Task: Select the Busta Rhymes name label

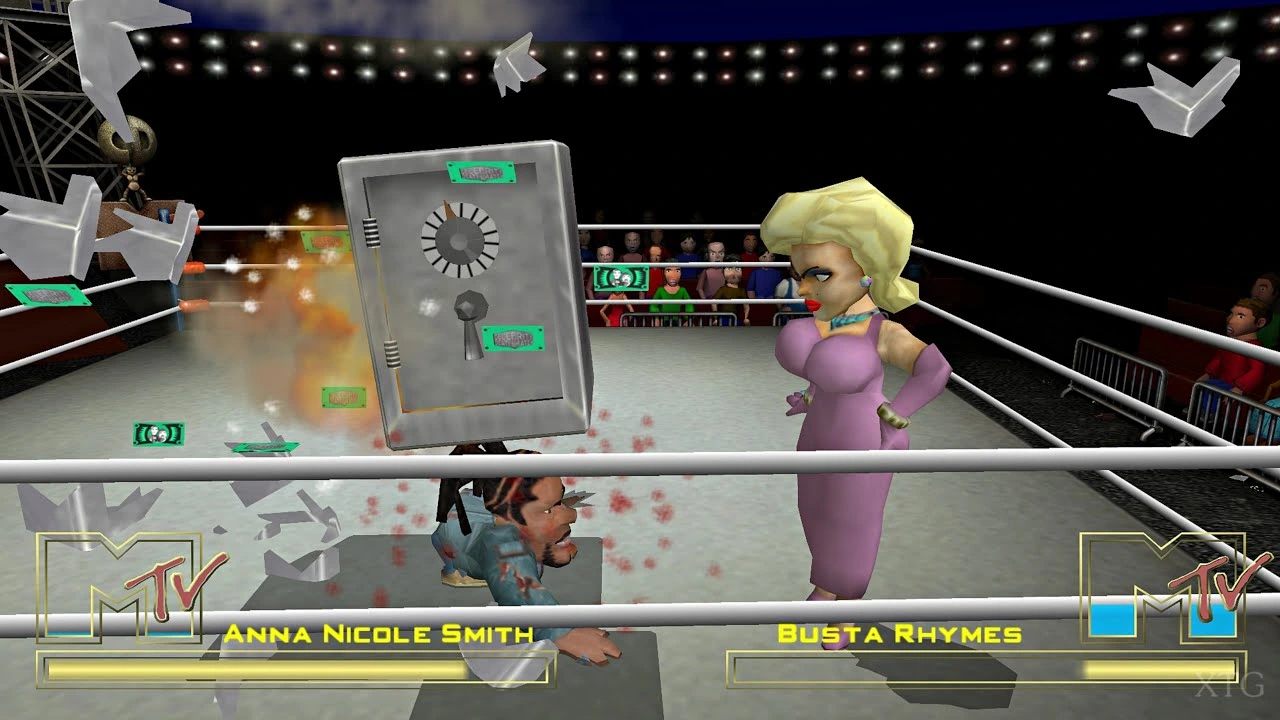Action: [898, 630]
